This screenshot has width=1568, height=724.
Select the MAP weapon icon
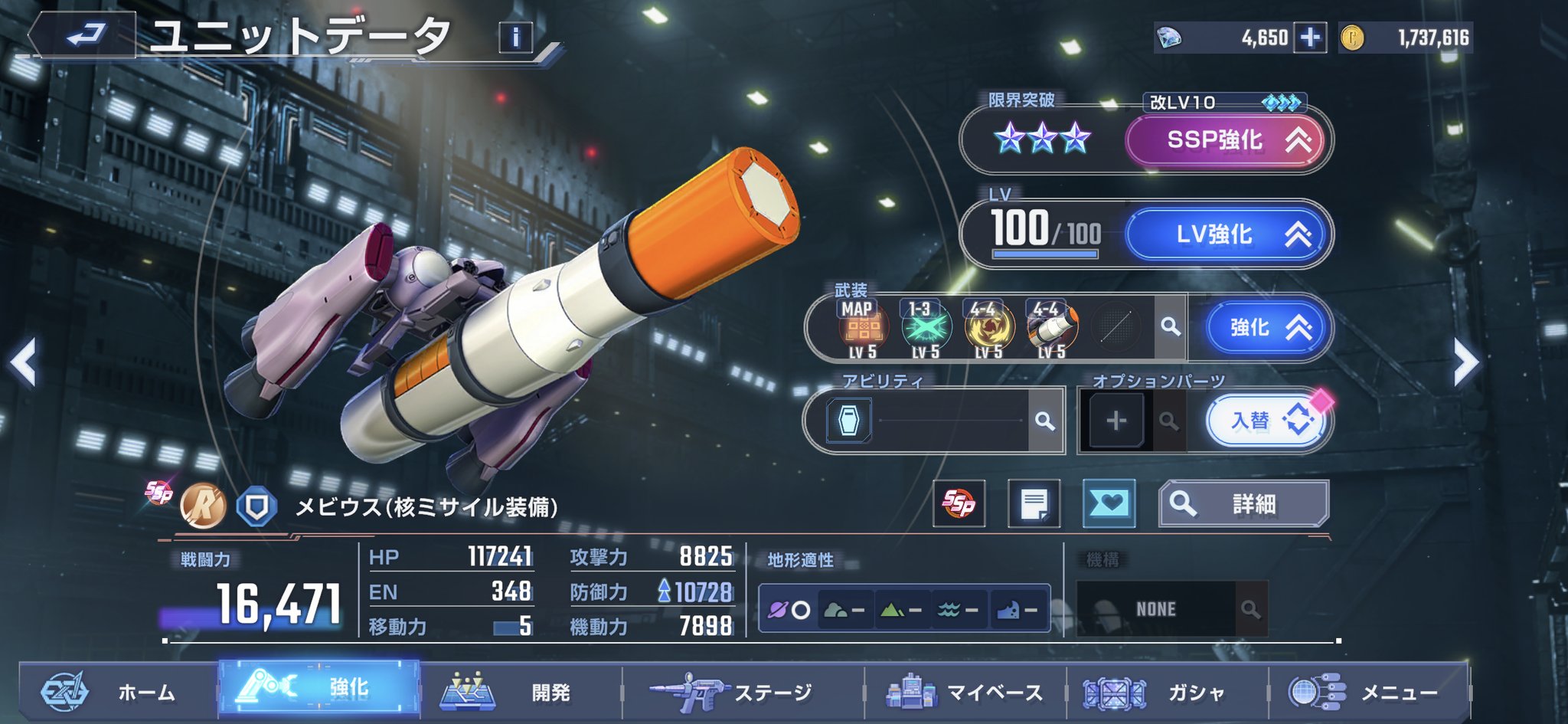point(863,328)
